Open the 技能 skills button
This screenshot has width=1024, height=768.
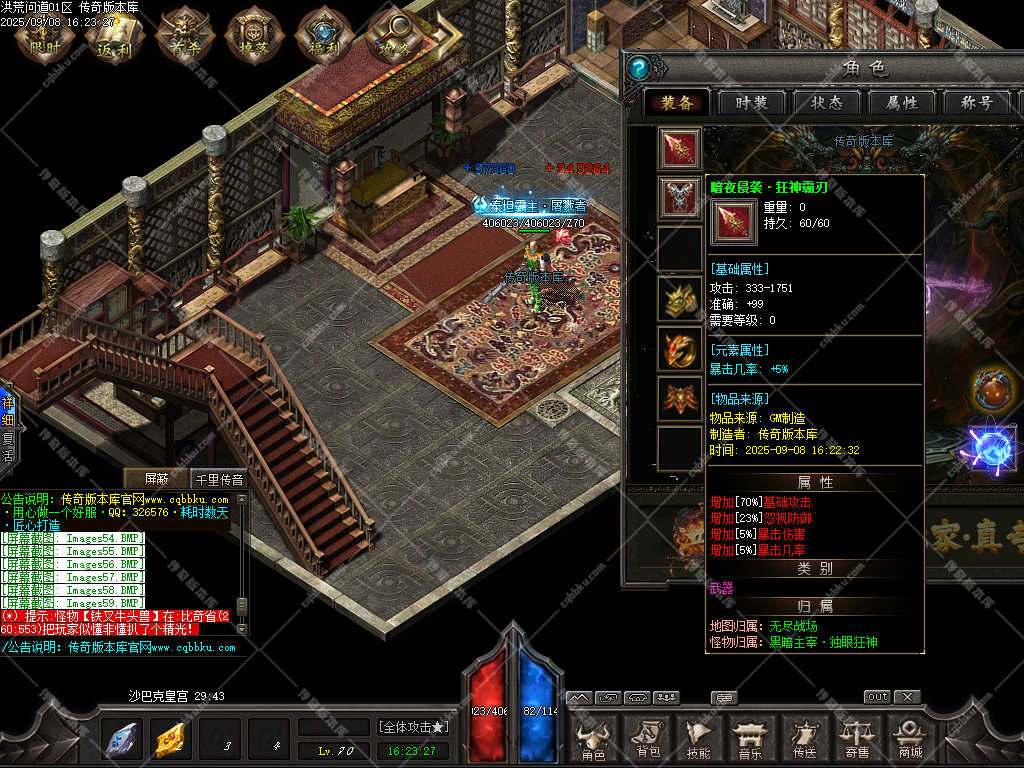(x=698, y=738)
